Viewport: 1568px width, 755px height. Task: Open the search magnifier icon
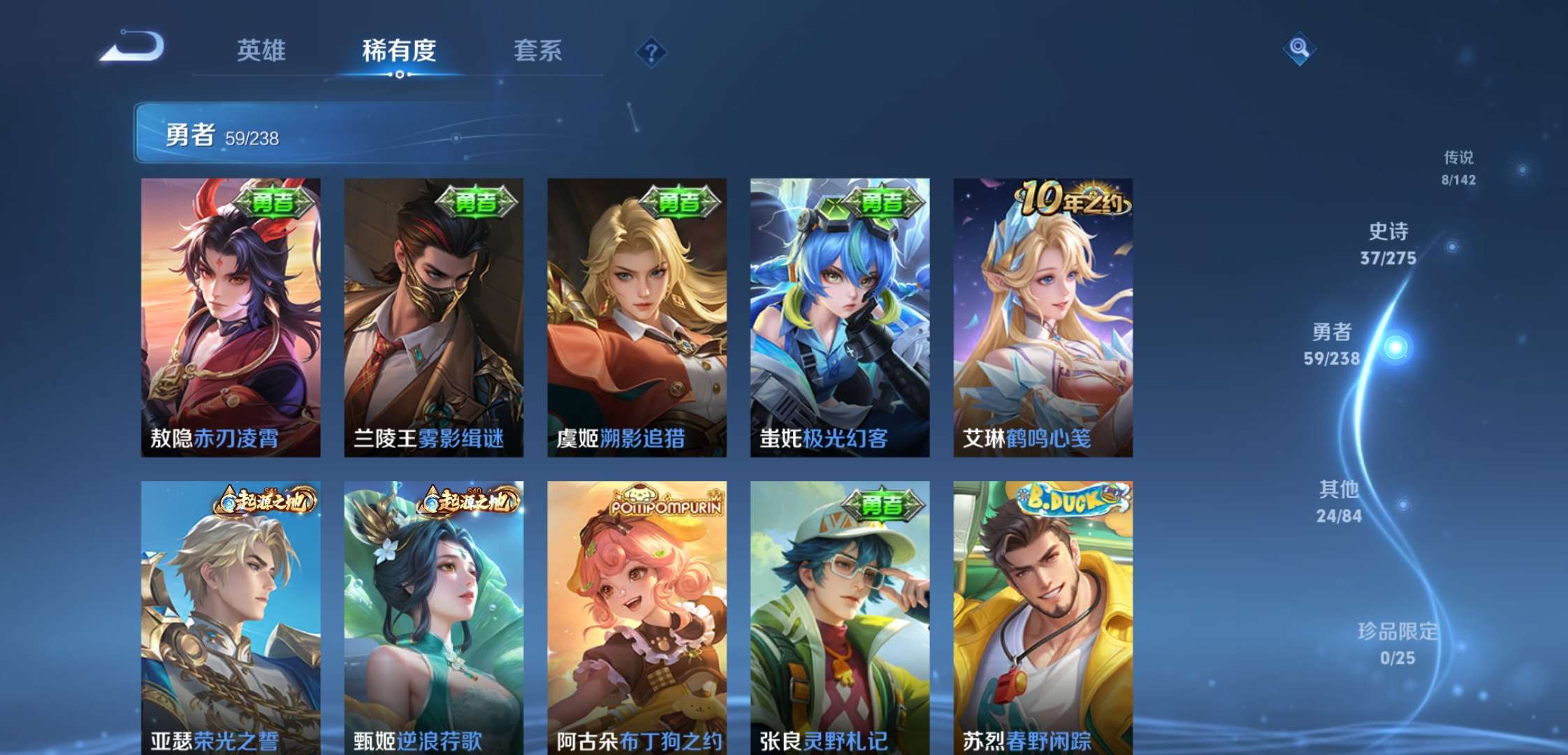pyautogui.click(x=1298, y=50)
